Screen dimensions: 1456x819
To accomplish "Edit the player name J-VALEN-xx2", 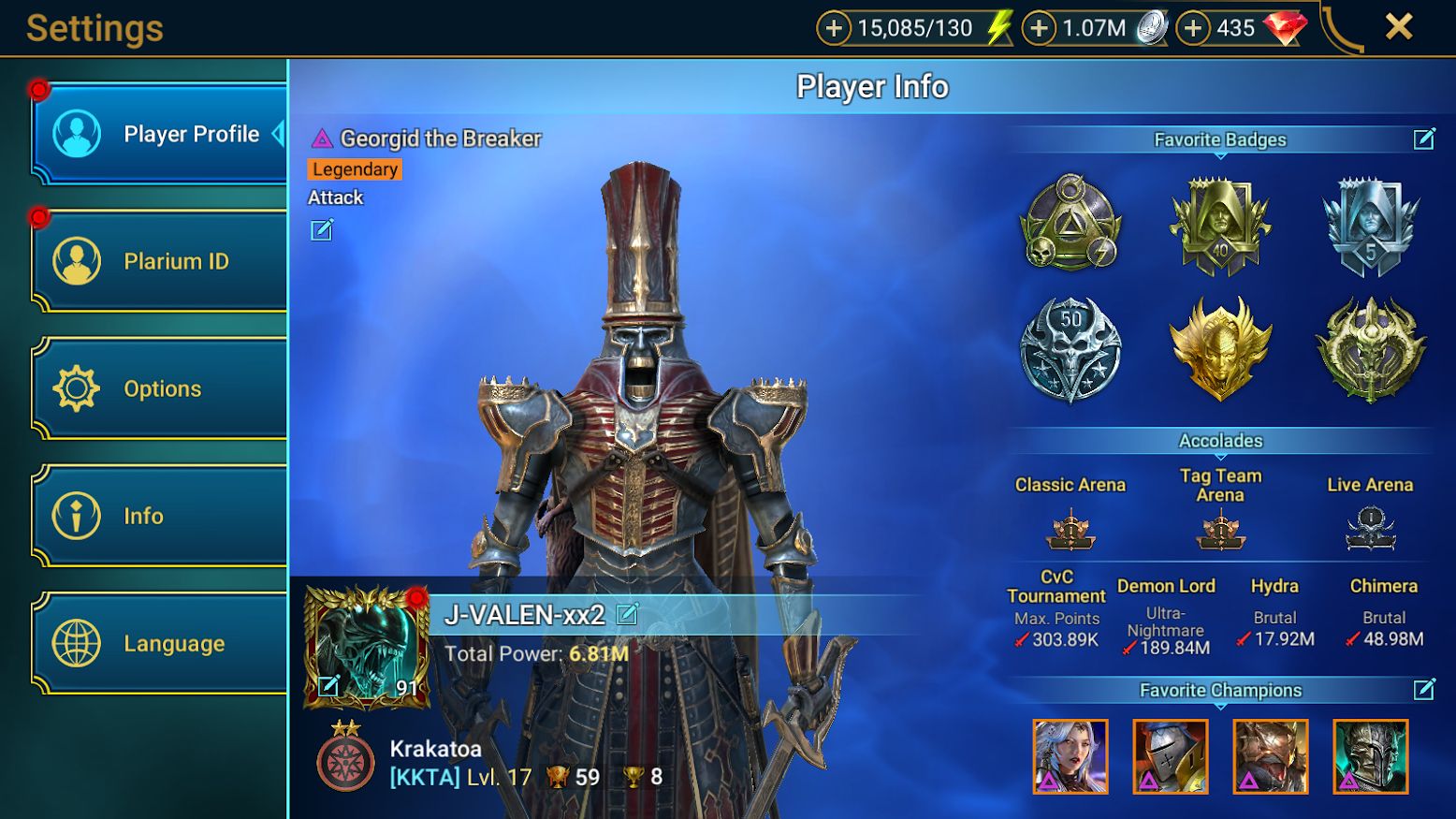I will coord(628,614).
